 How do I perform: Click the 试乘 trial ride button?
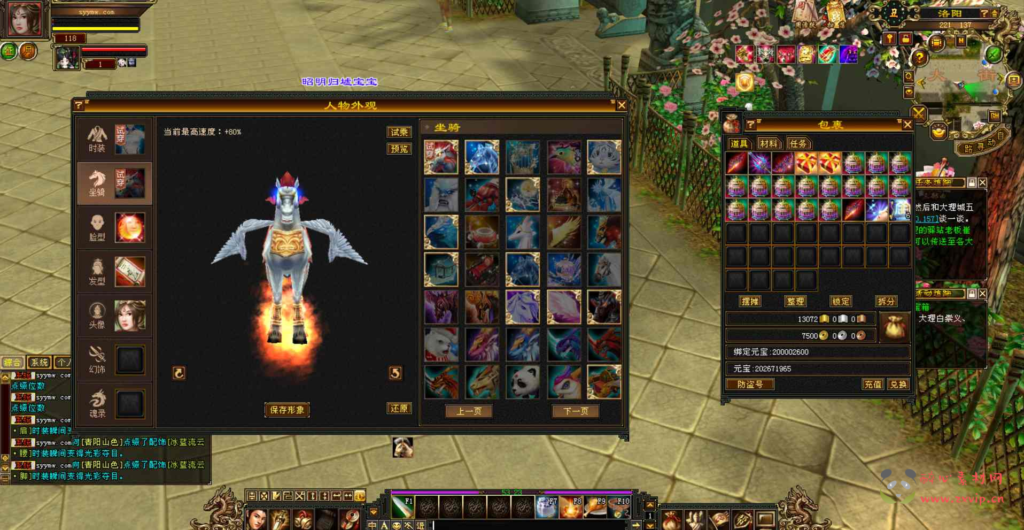(x=399, y=132)
